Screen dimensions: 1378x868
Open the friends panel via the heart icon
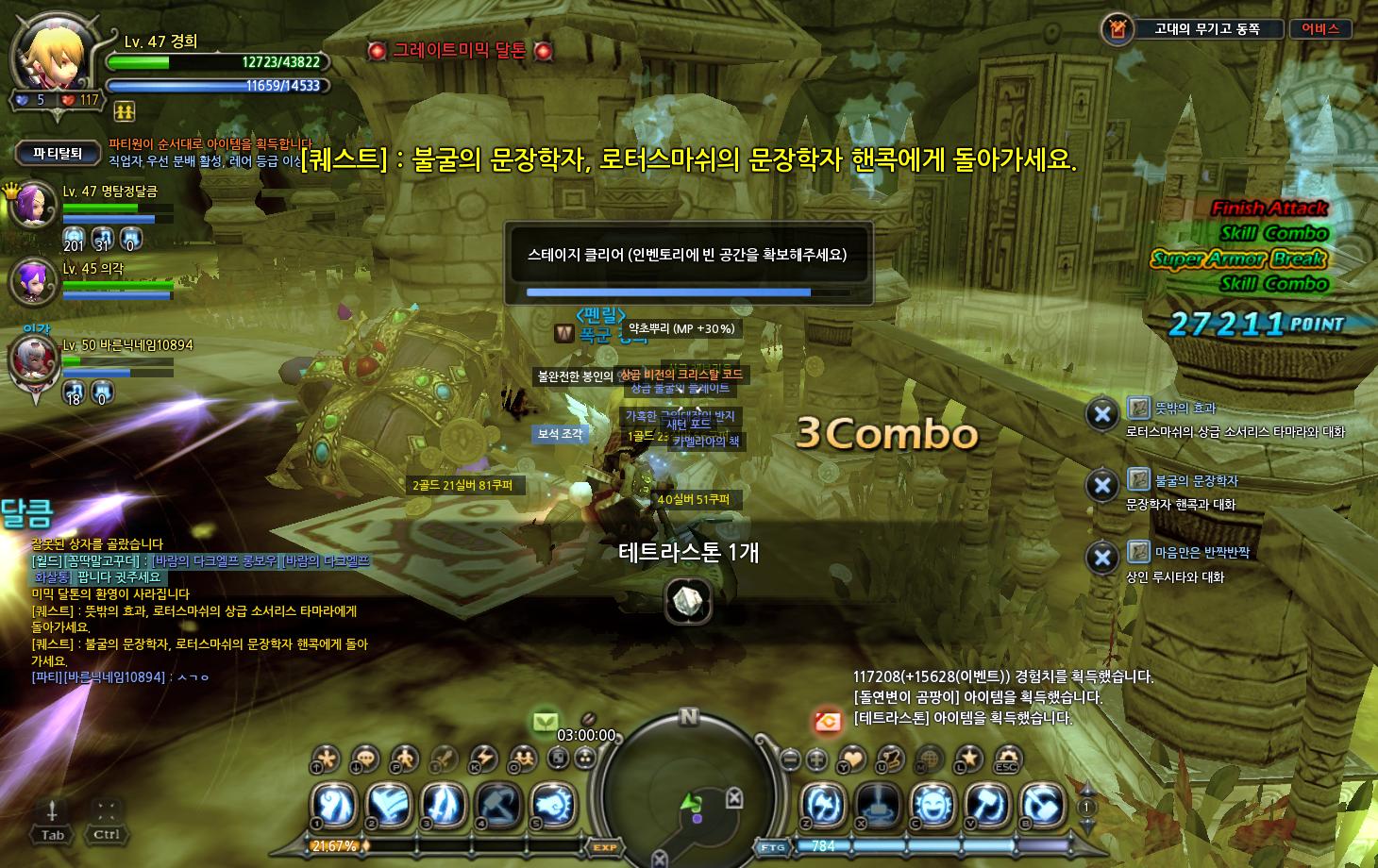point(854,759)
